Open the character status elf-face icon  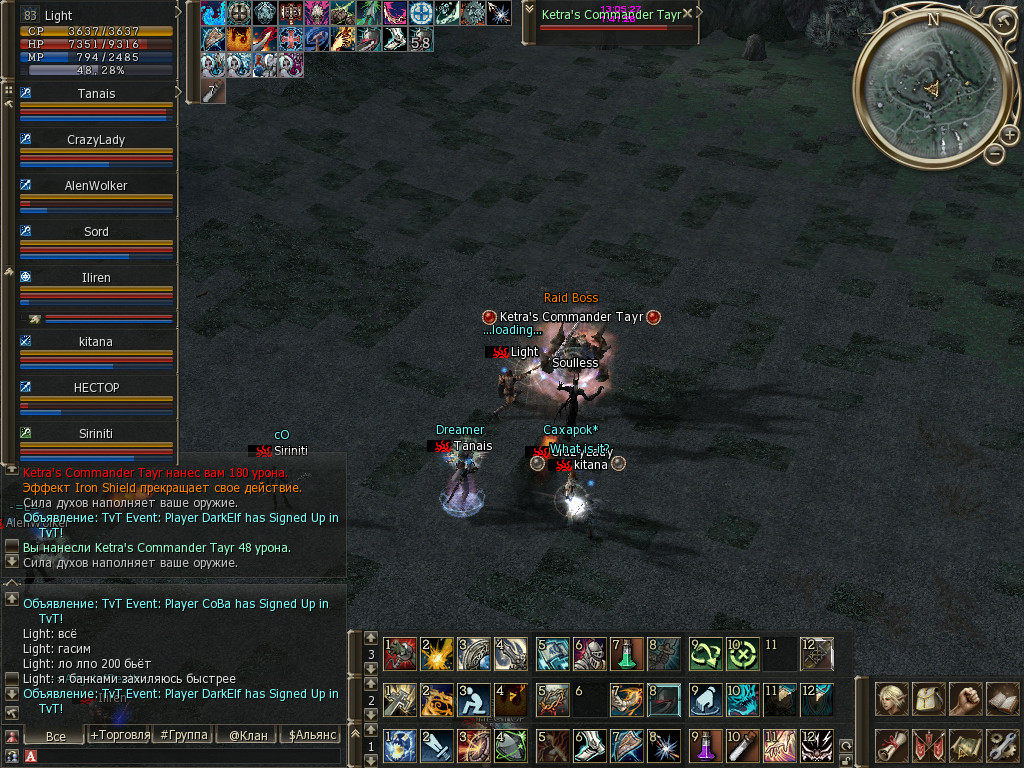[x=892, y=698]
